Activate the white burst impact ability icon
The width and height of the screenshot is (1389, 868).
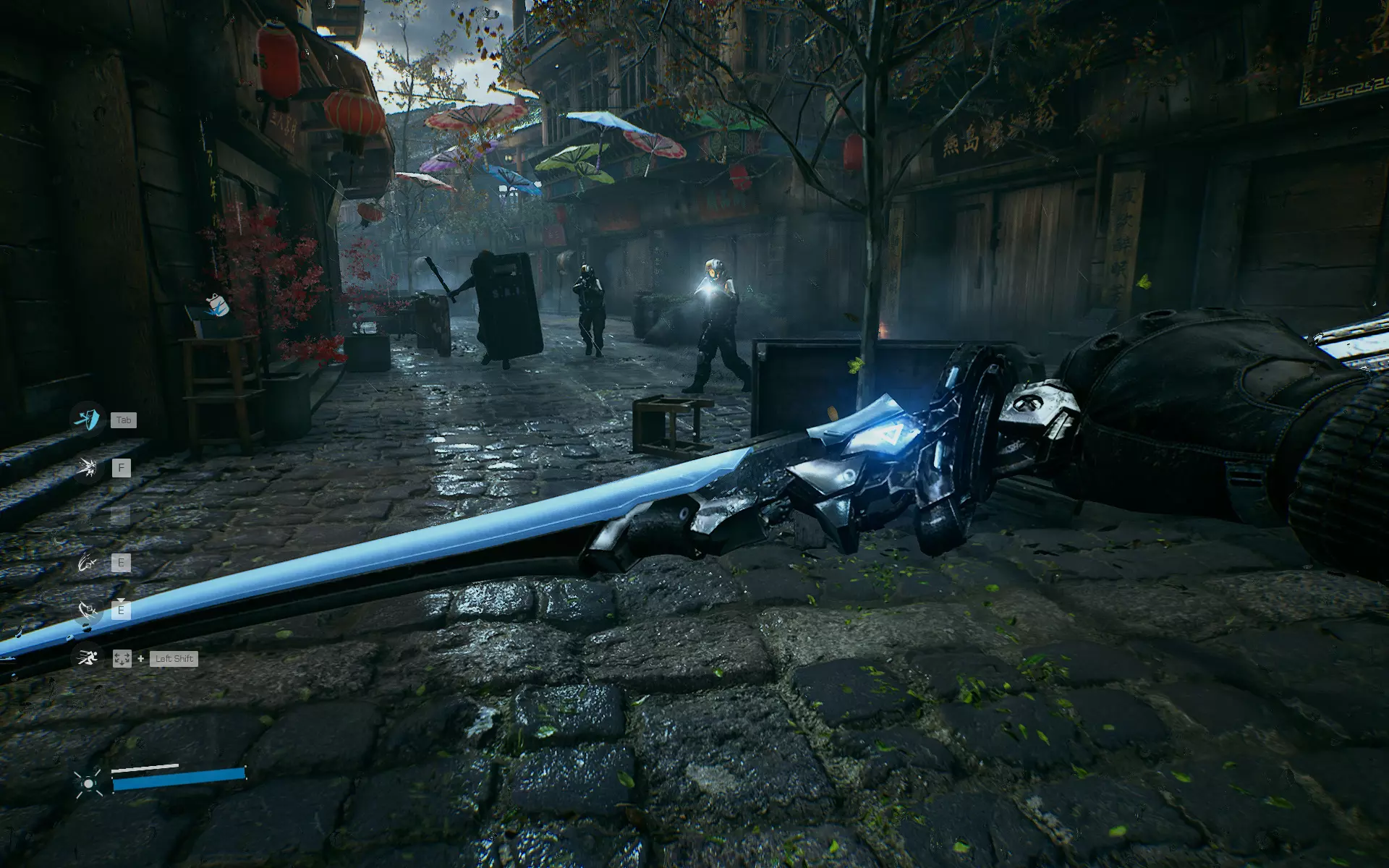click(88, 468)
